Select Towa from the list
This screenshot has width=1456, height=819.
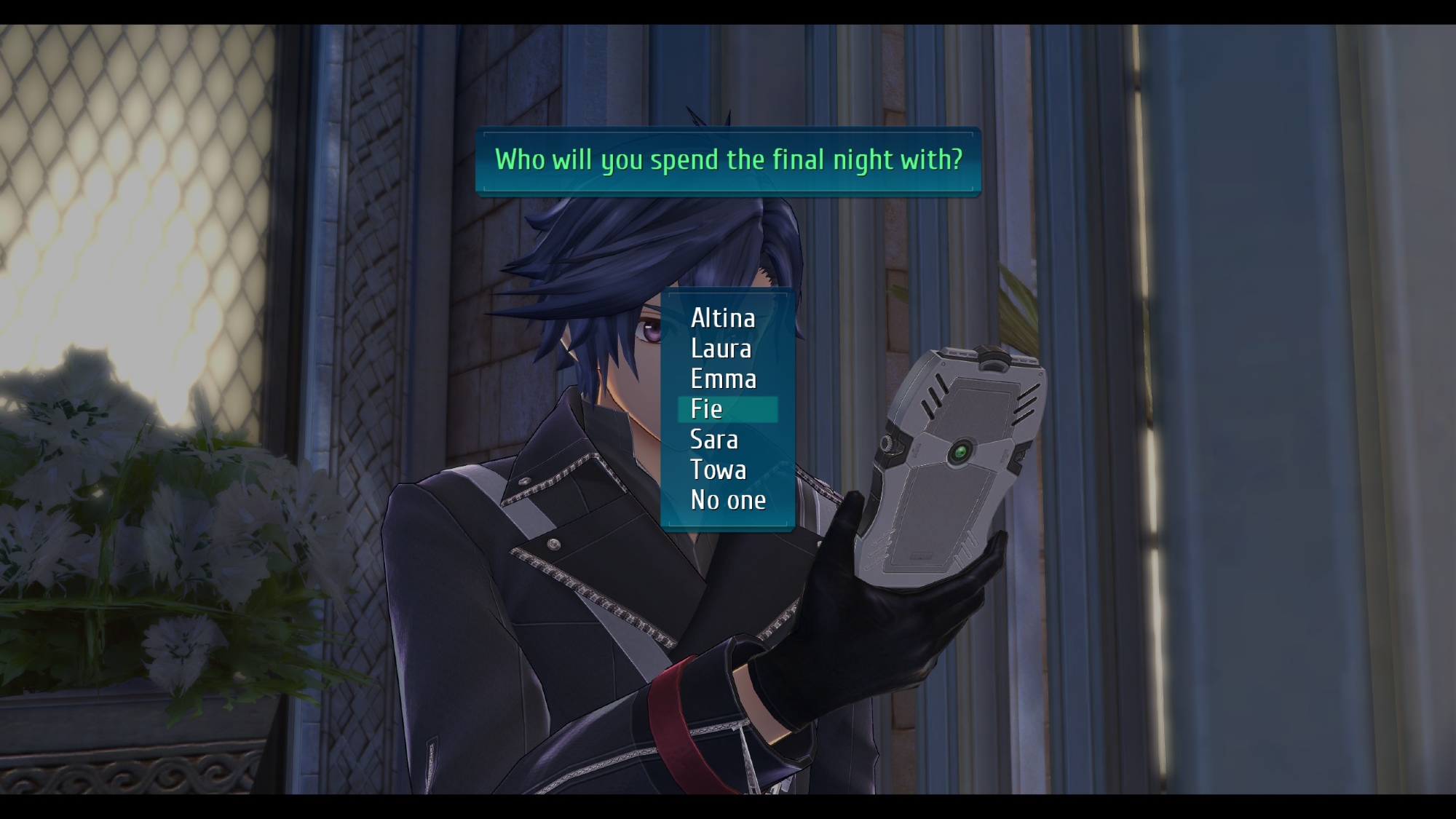[x=719, y=470]
